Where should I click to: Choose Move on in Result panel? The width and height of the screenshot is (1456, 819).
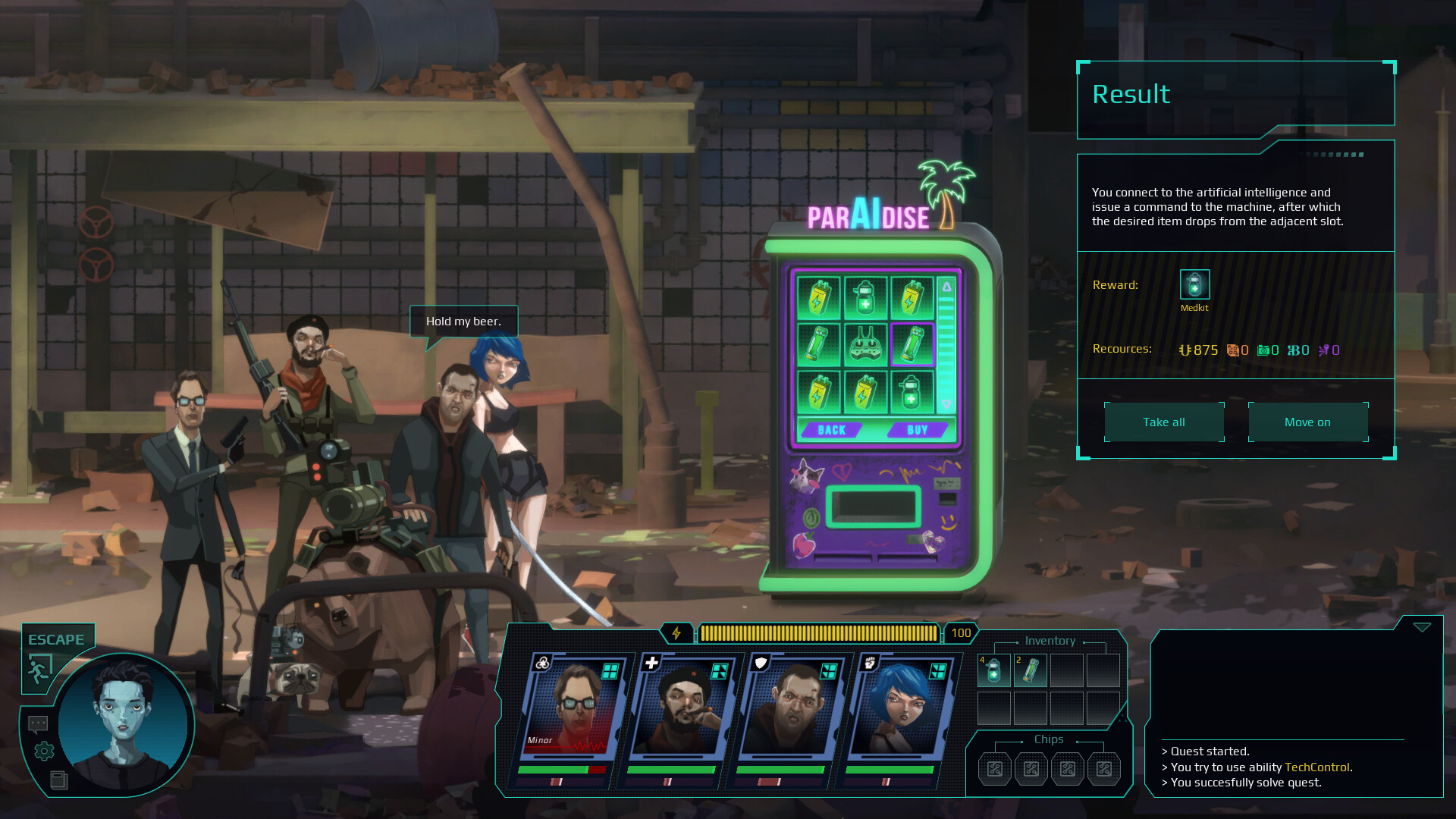pos(1307,422)
